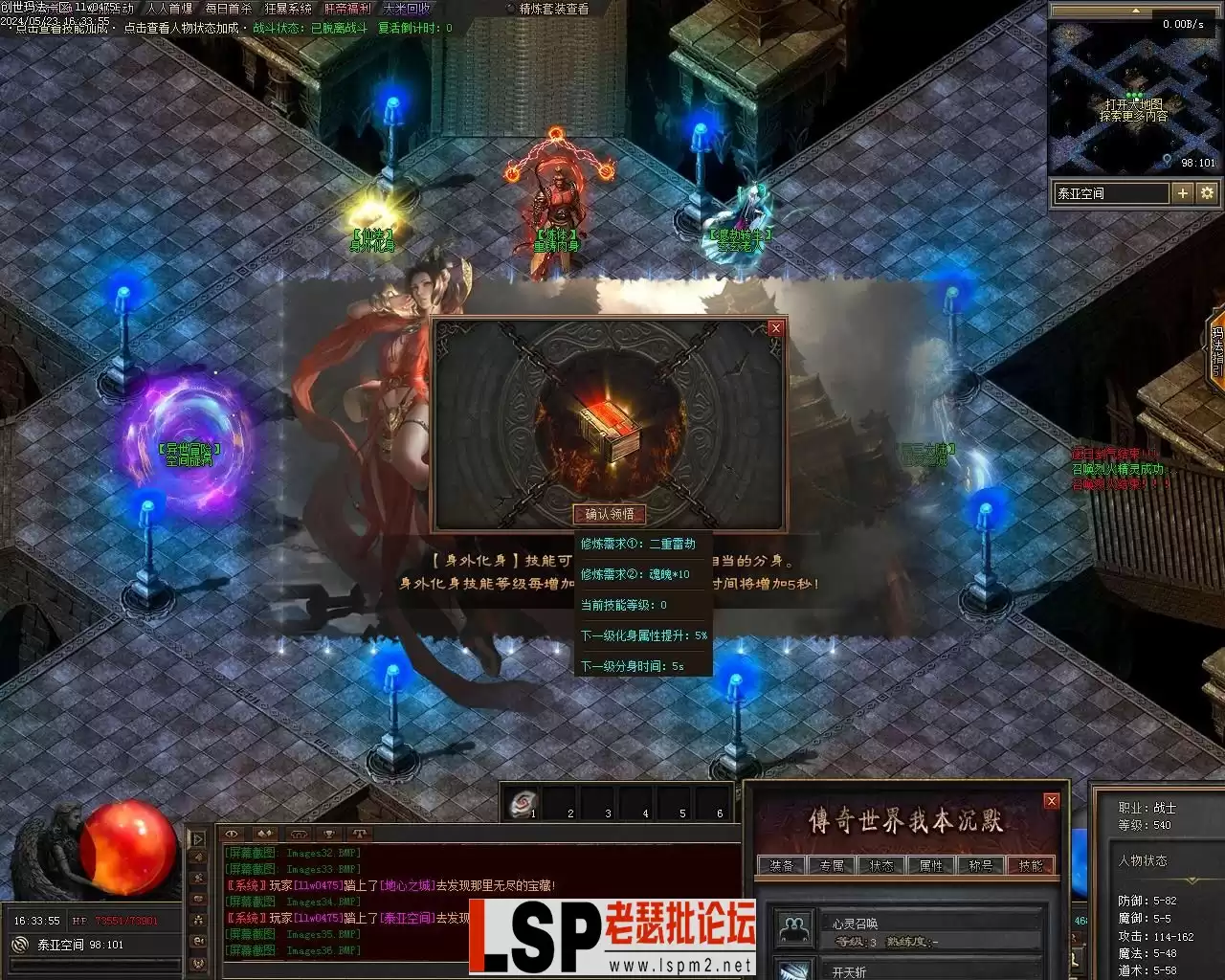This screenshot has width=1225, height=980.
Task: Open the 狂暴系统 menu entry
Action: 288,9
